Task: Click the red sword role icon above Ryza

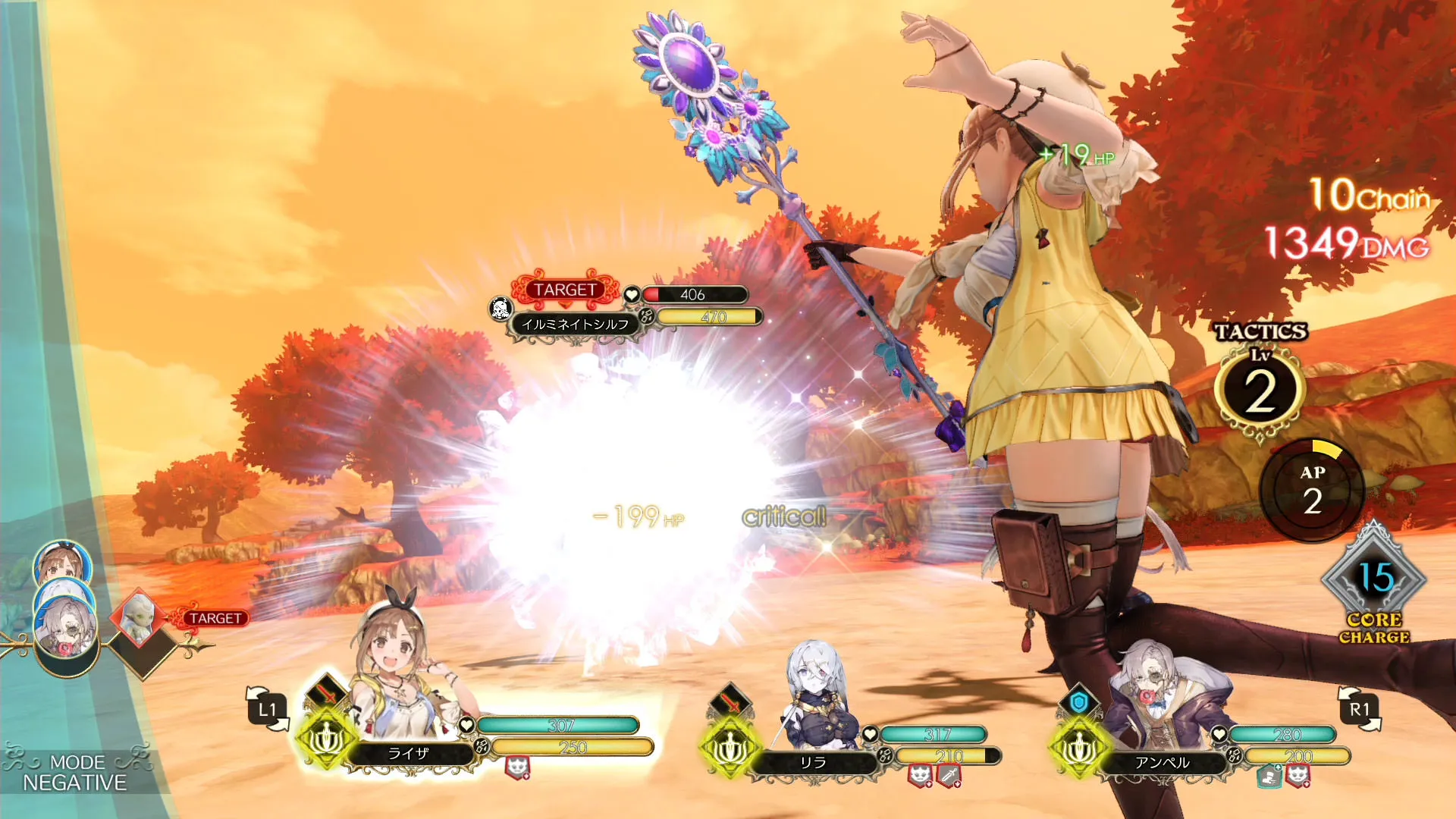Action: click(327, 693)
